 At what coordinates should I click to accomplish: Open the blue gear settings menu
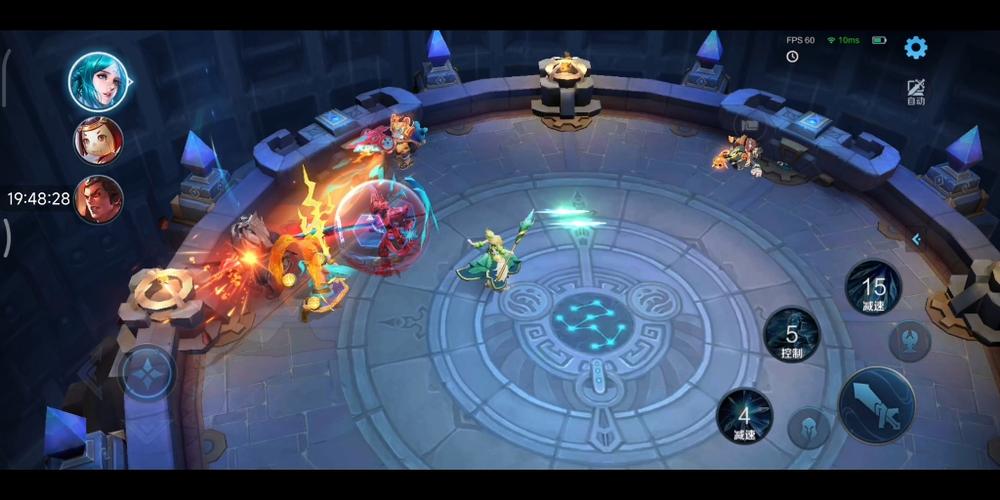[x=915, y=47]
